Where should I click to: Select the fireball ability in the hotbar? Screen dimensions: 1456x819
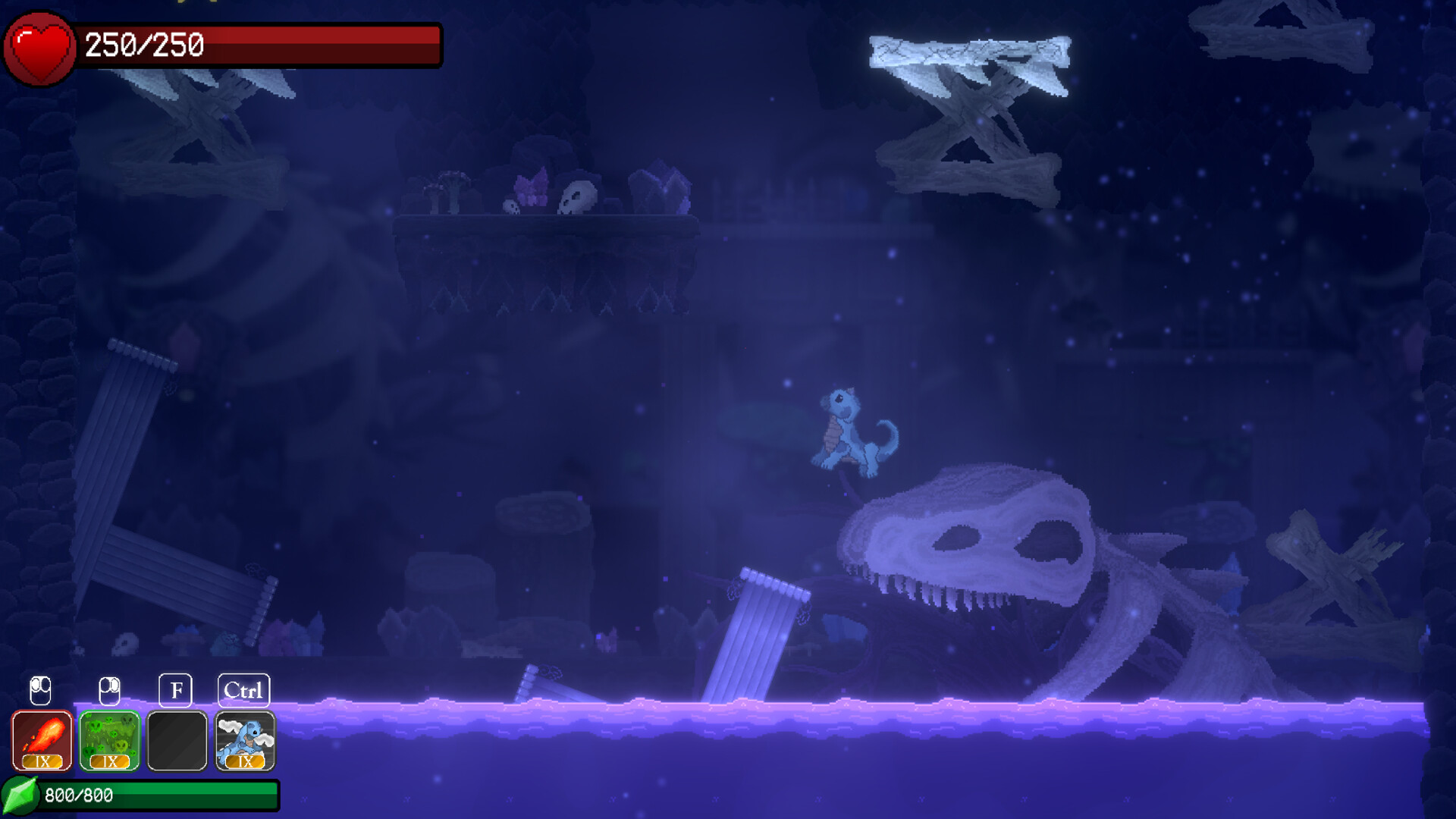coord(42,739)
